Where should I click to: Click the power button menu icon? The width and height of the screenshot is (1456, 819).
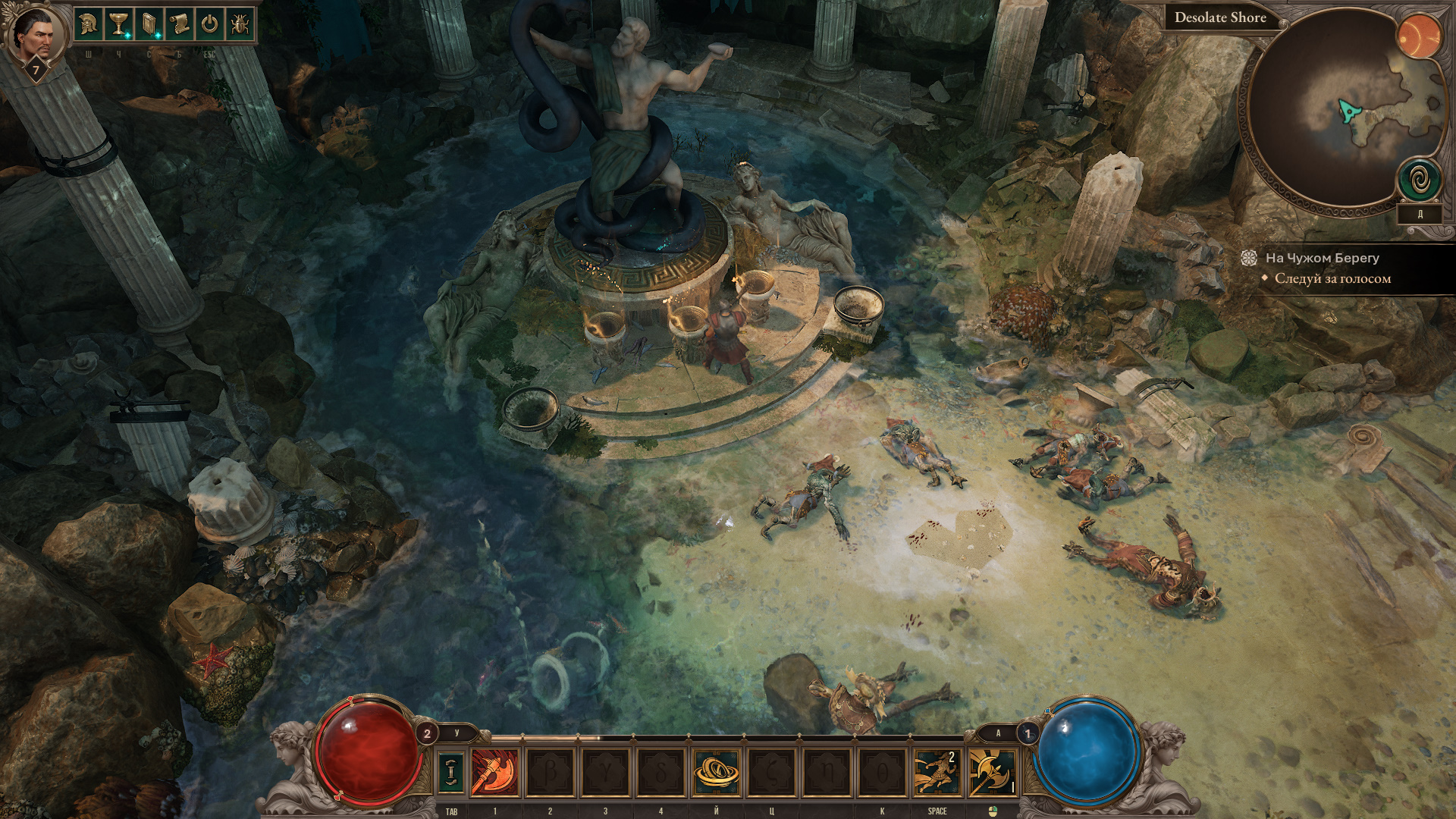pos(209,25)
